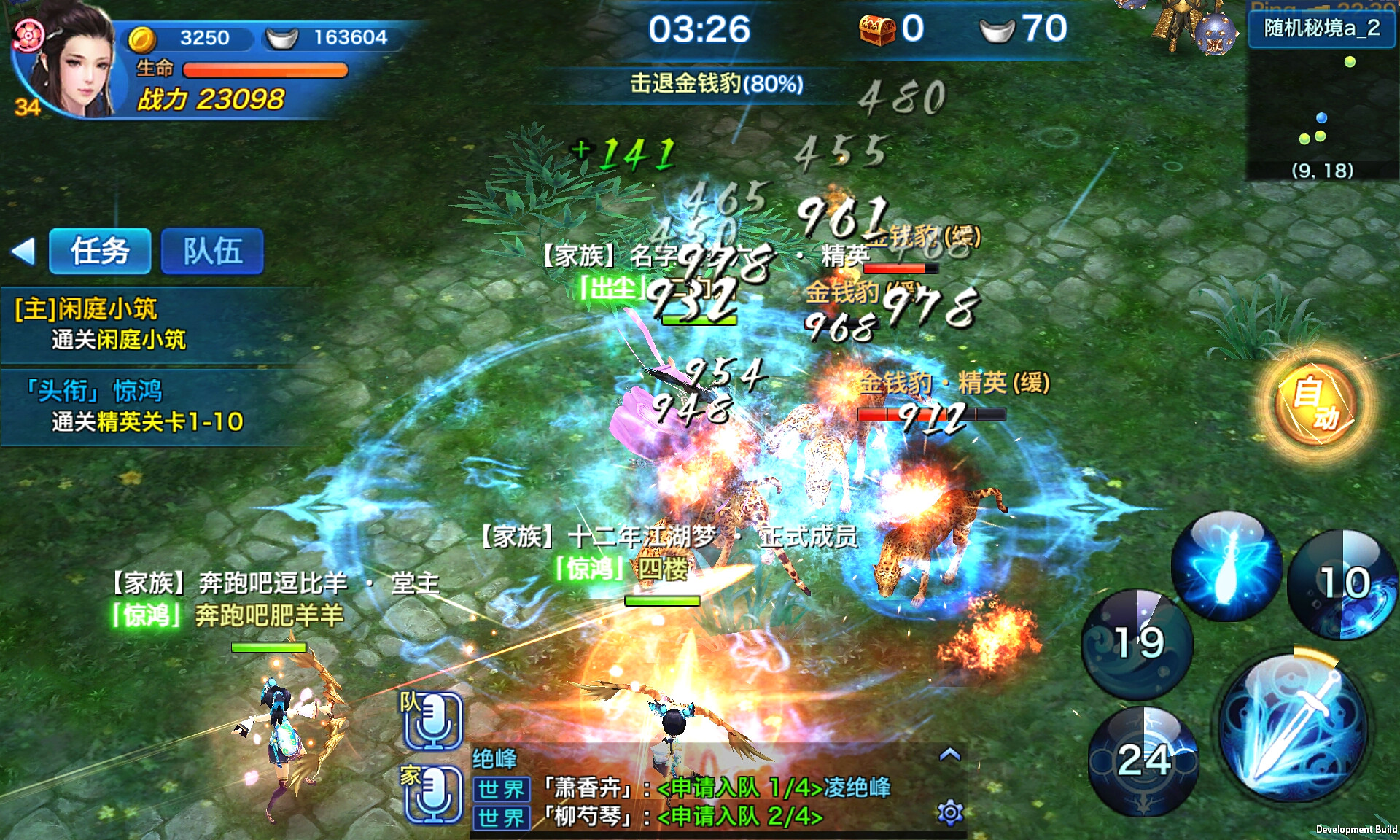
Task: Tap the skill showing cooldown 10
Action: click(1342, 584)
